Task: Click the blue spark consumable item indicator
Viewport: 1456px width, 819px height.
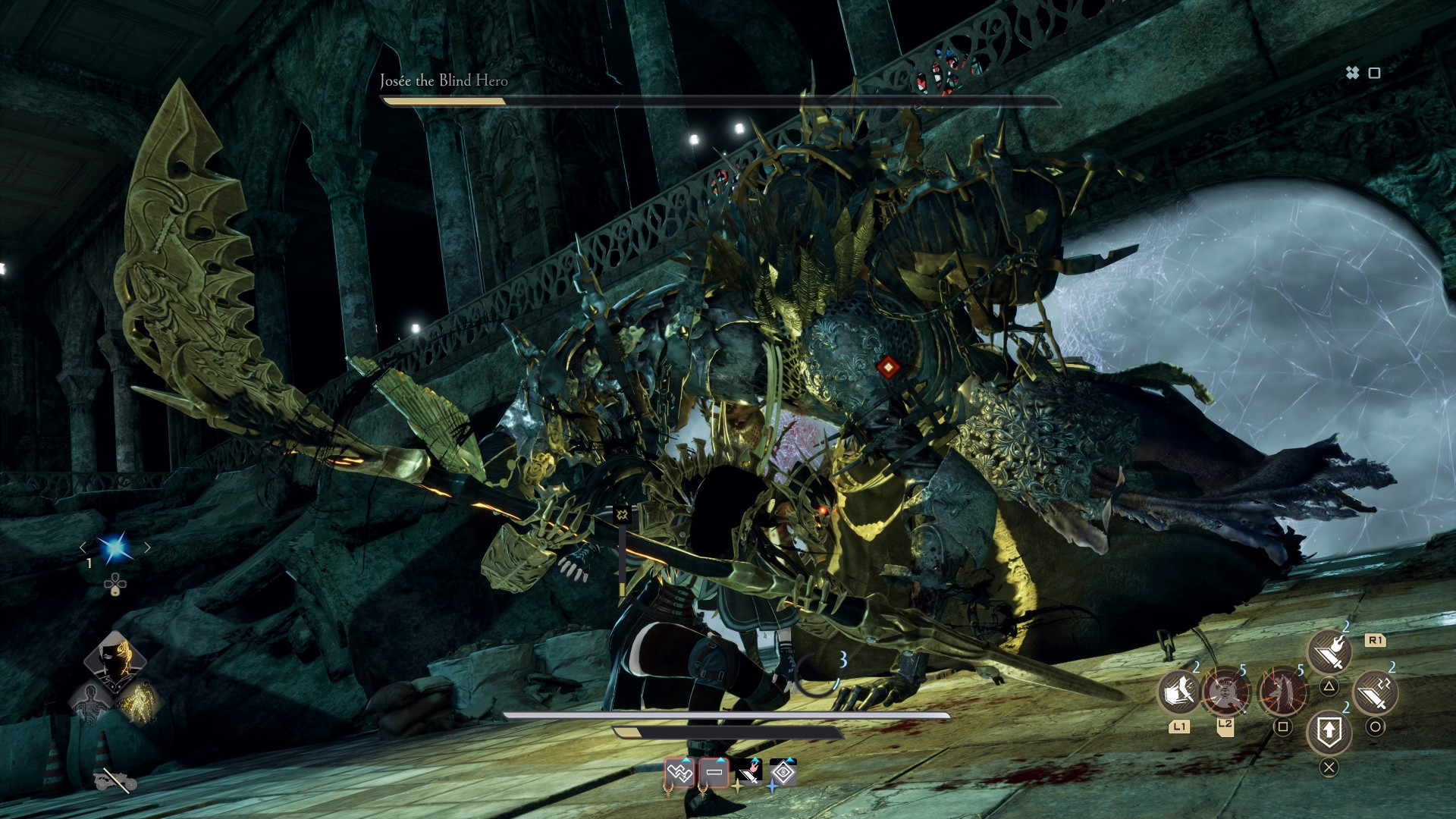Action: click(x=115, y=548)
